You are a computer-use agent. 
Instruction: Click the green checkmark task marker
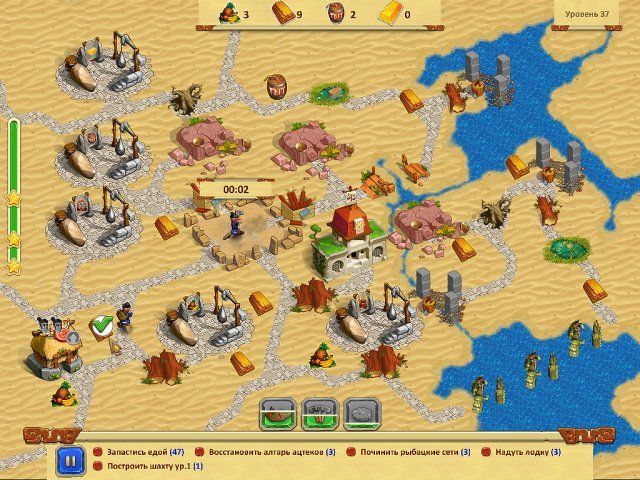coord(100,324)
